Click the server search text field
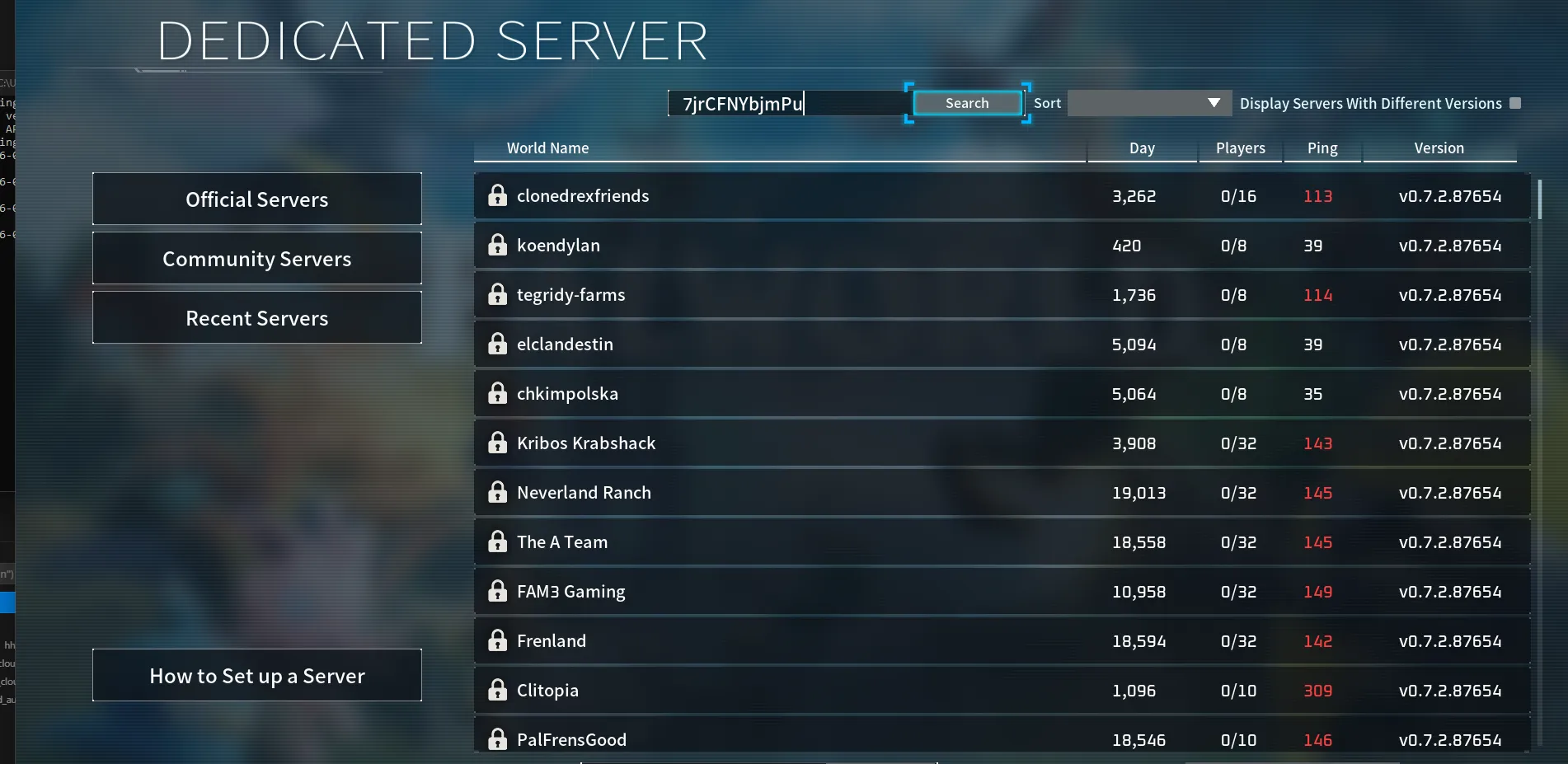The image size is (1568, 764). coord(783,103)
